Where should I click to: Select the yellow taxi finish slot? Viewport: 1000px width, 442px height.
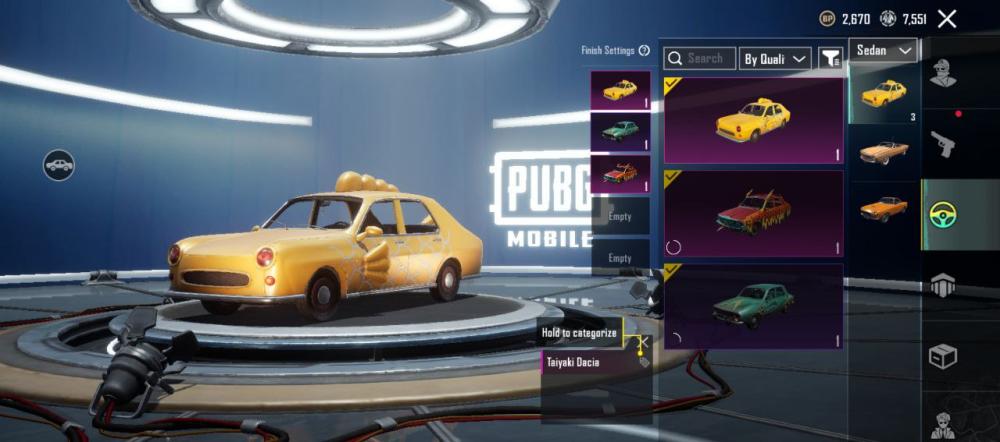(x=620, y=90)
